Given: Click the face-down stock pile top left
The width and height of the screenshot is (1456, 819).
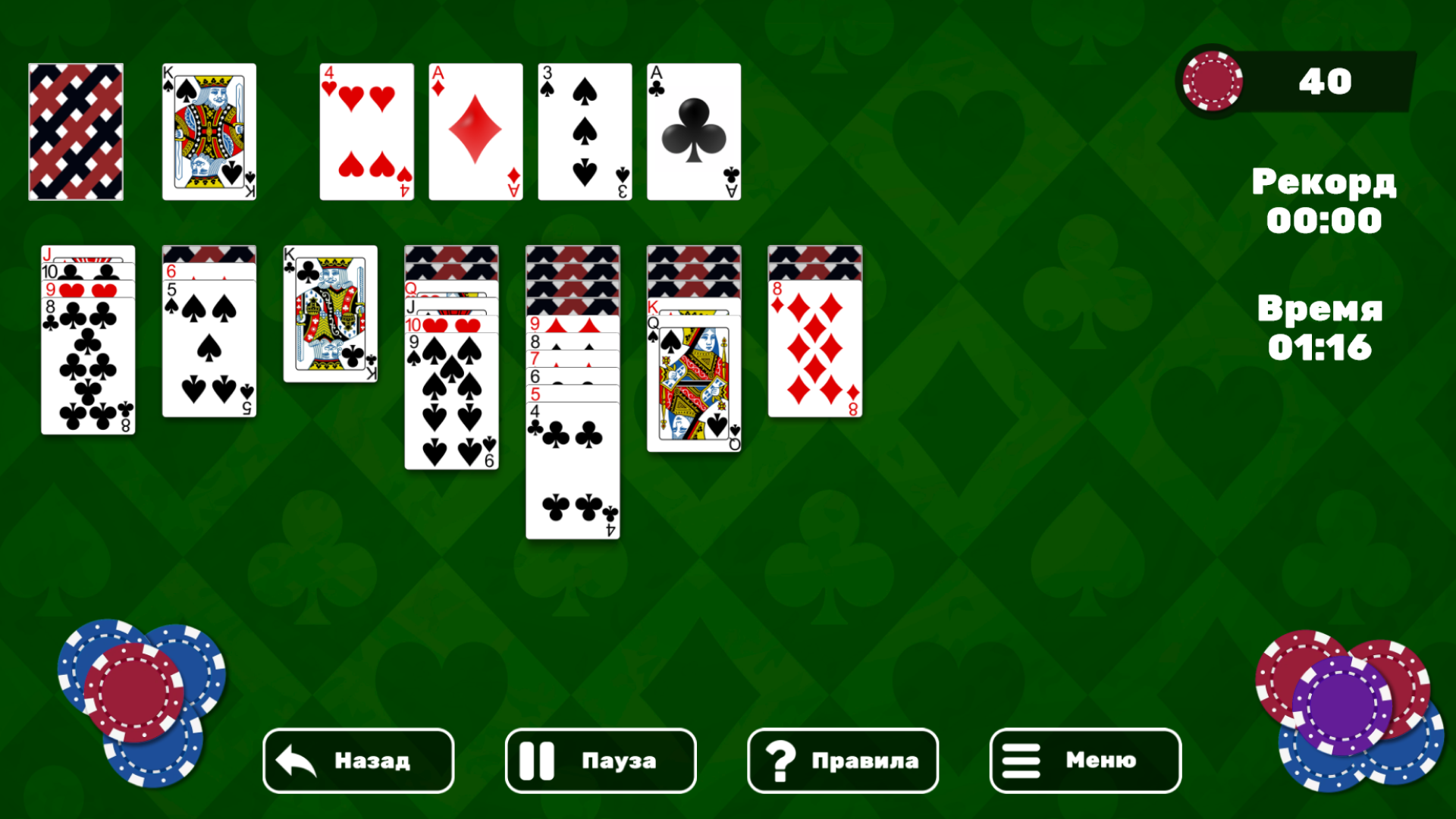Looking at the screenshot, I should (76, 130).
